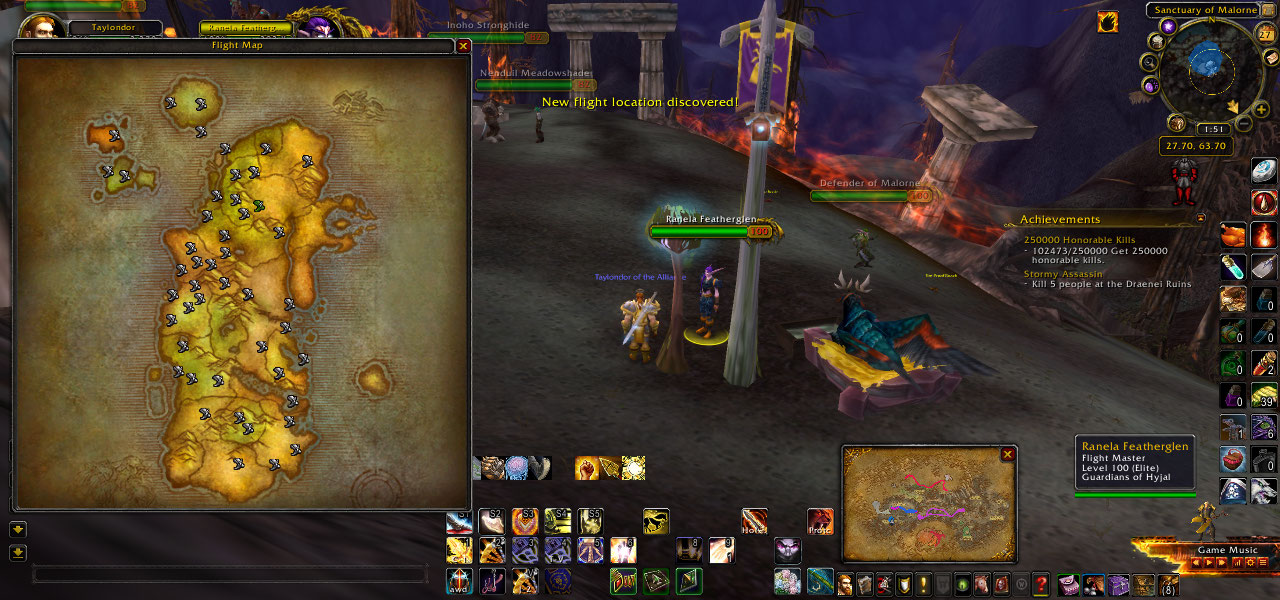Use the Hotel-labeled action bar ability

click(754, 521)
